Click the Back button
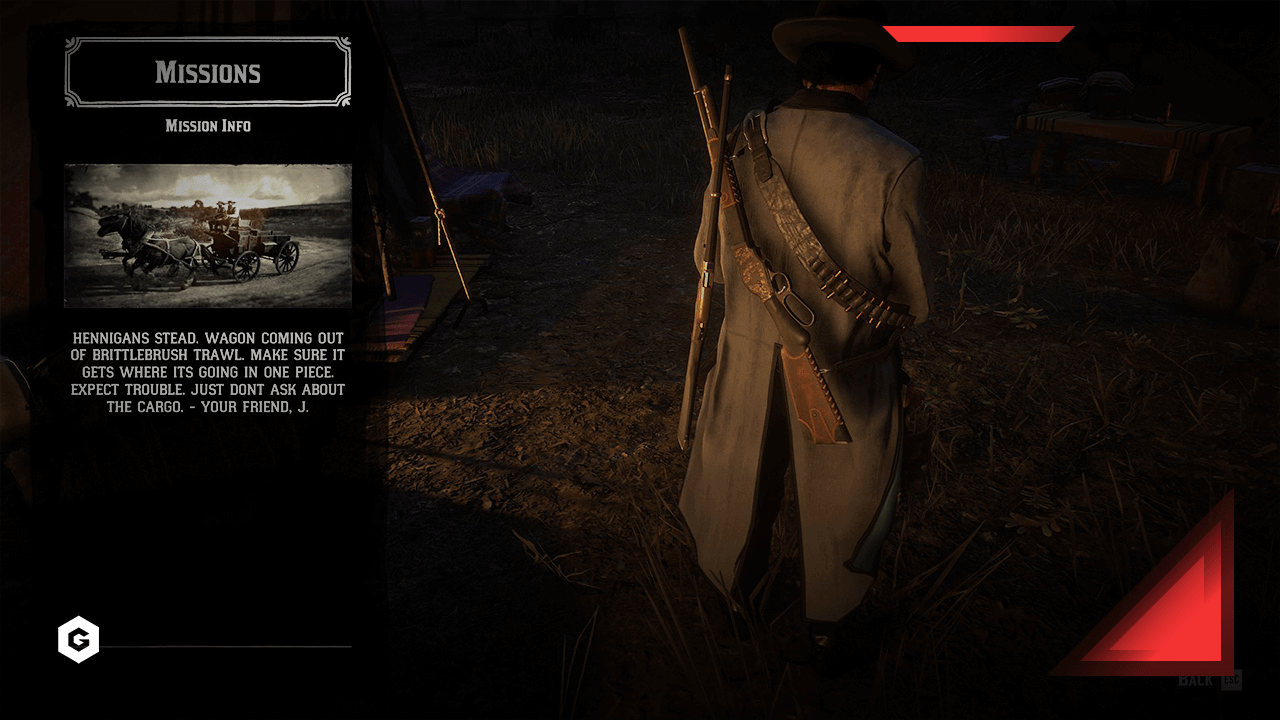The image size is (1280, 720). pyautogui.click(x=1194, y=679)
